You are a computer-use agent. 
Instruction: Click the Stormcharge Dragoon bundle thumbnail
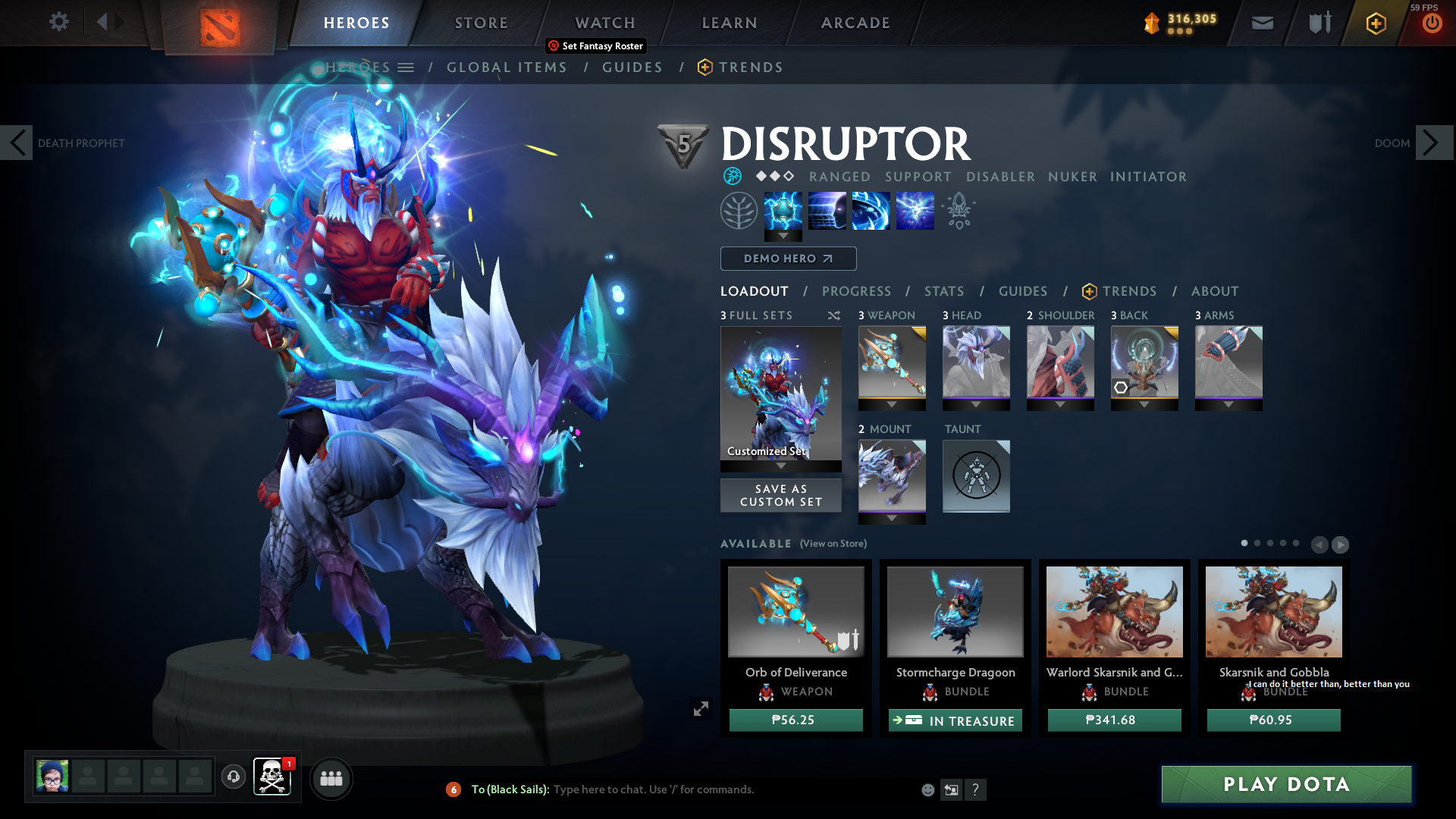click(955, 611)
